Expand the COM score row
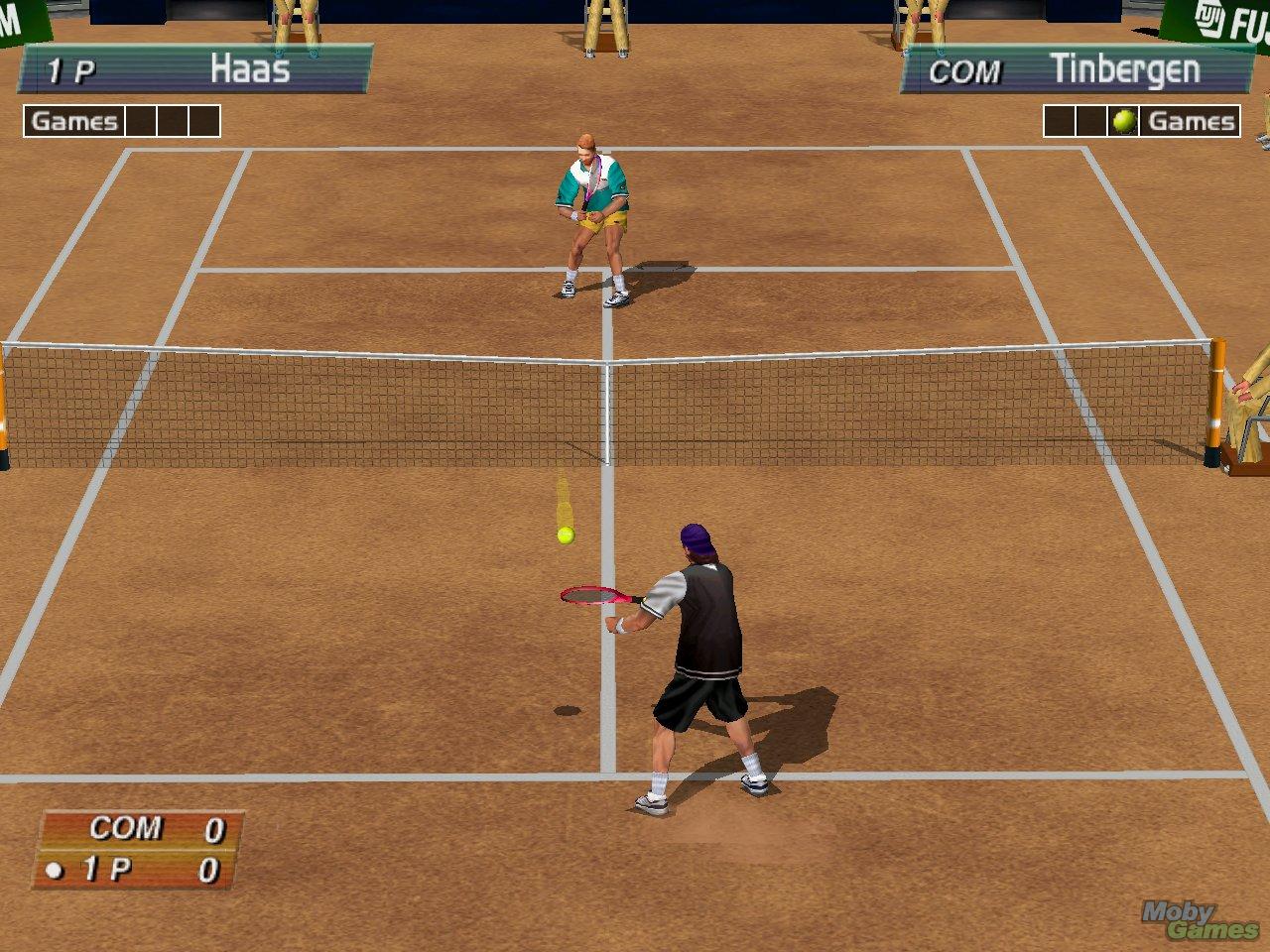 139,829
